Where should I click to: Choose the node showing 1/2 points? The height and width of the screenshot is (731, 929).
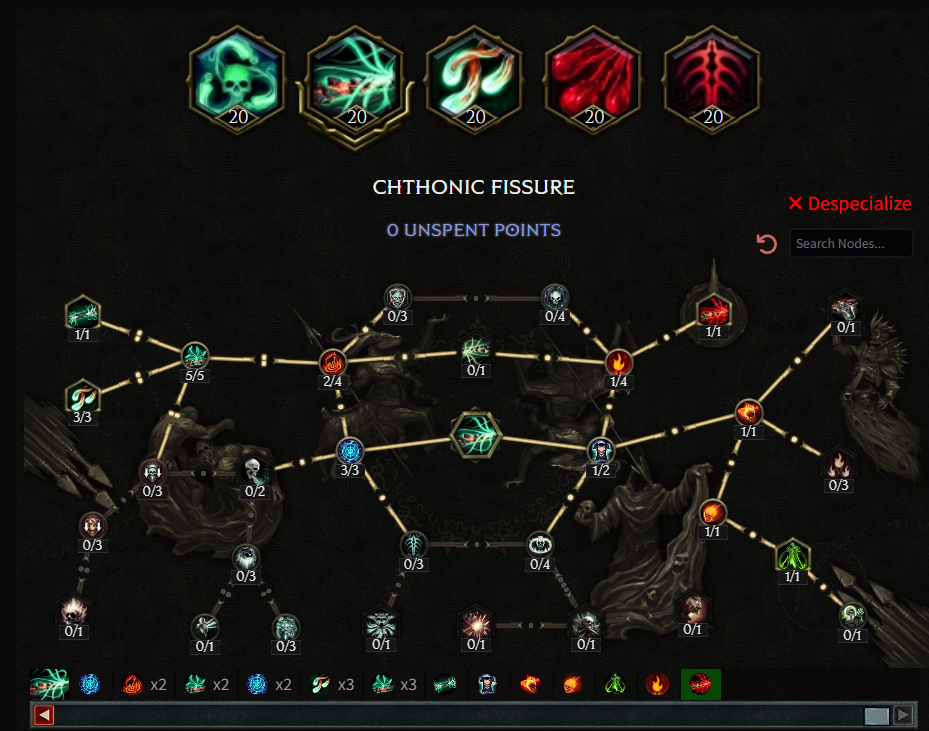600,451
